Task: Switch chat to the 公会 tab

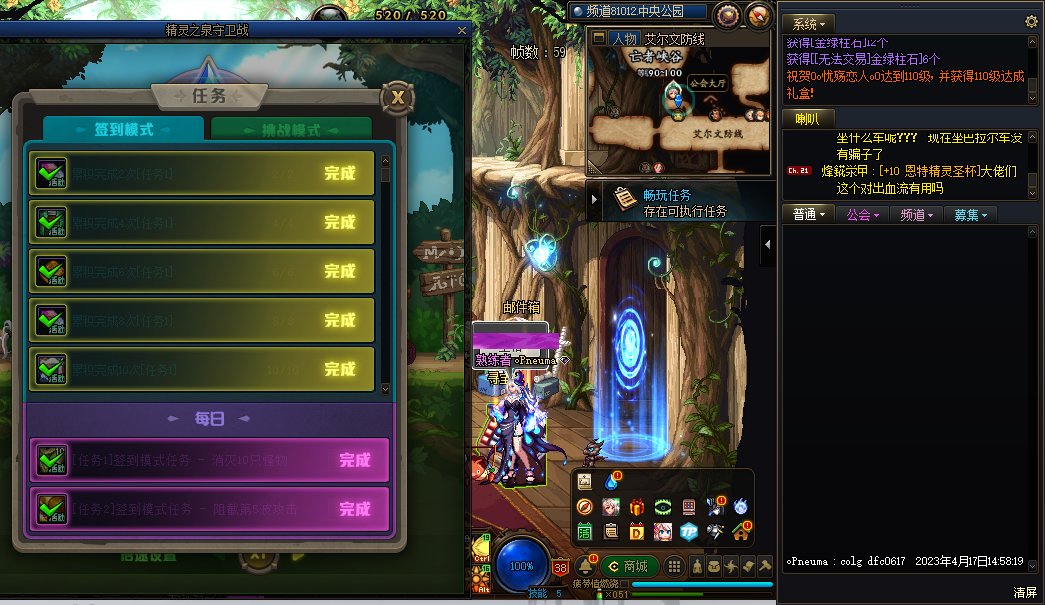Action: click(862, 215)
